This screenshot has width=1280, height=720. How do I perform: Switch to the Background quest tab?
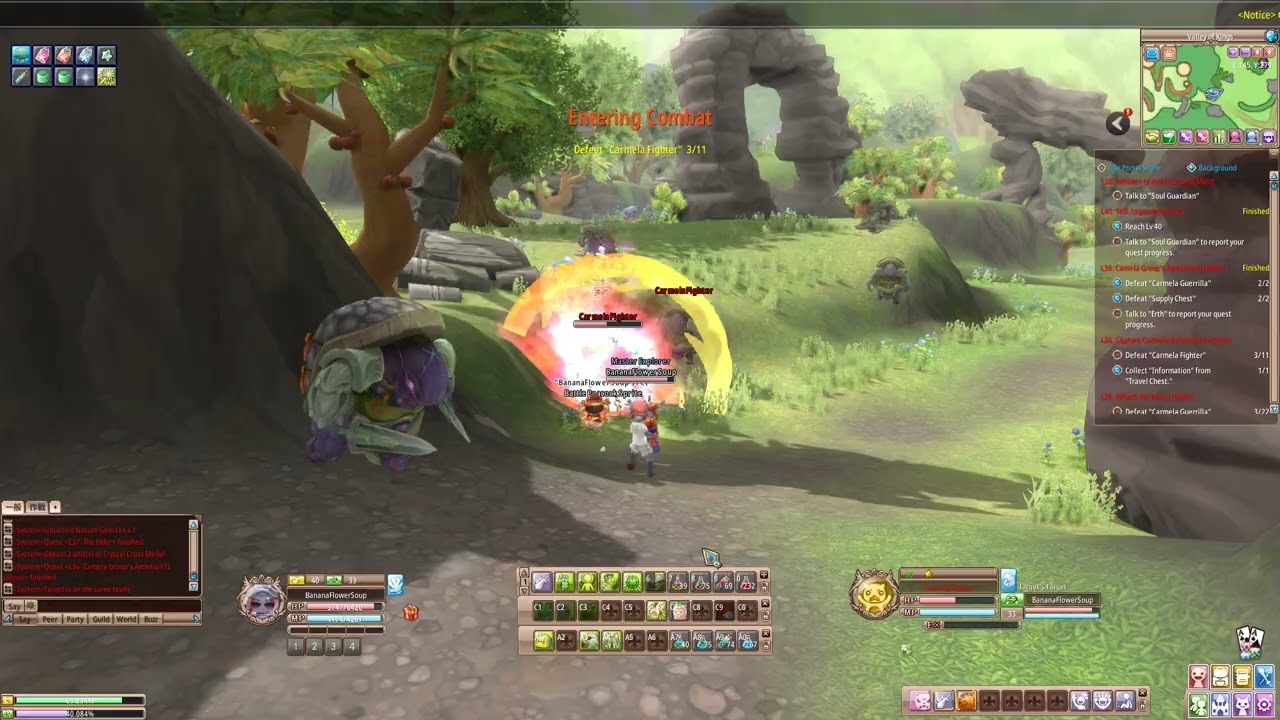[x=1216, y=168]
